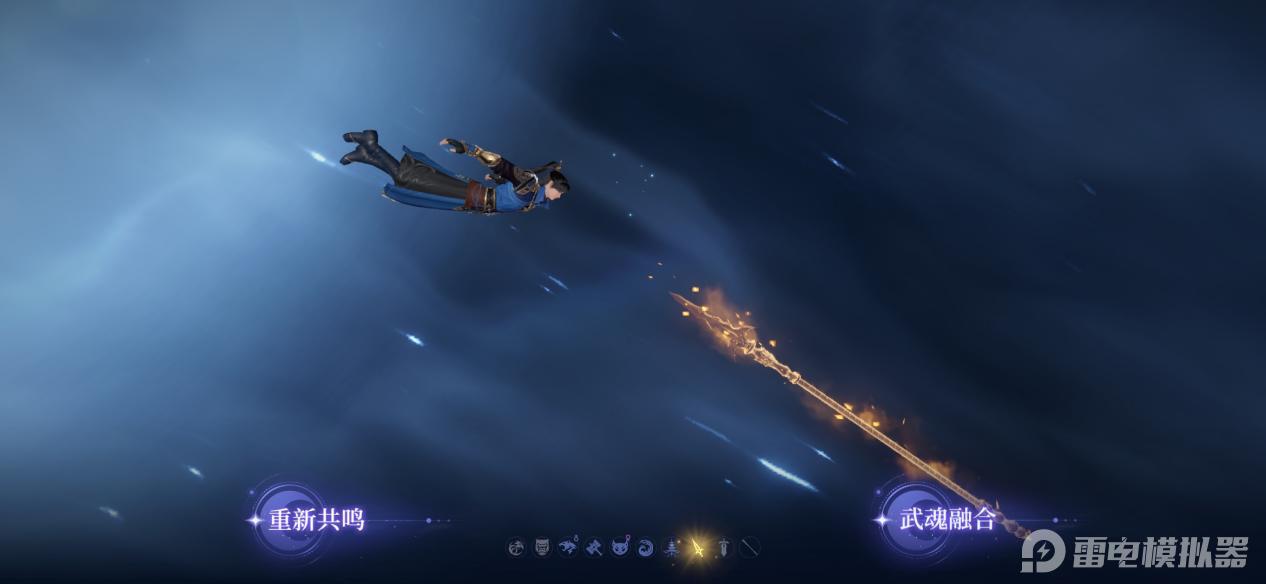Select the swirling wave spirit icon
1266x584 pixels.
click(x=646, y=547)
